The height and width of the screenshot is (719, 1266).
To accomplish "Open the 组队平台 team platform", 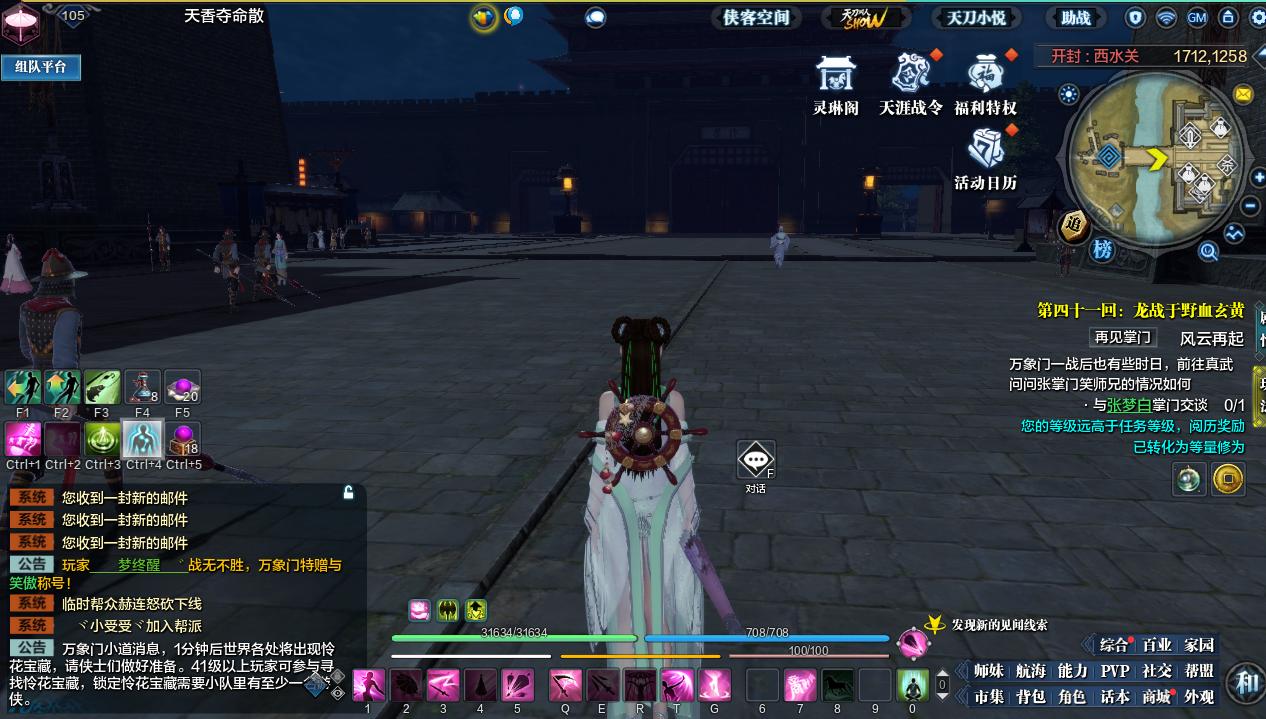I will pos(41,67).
